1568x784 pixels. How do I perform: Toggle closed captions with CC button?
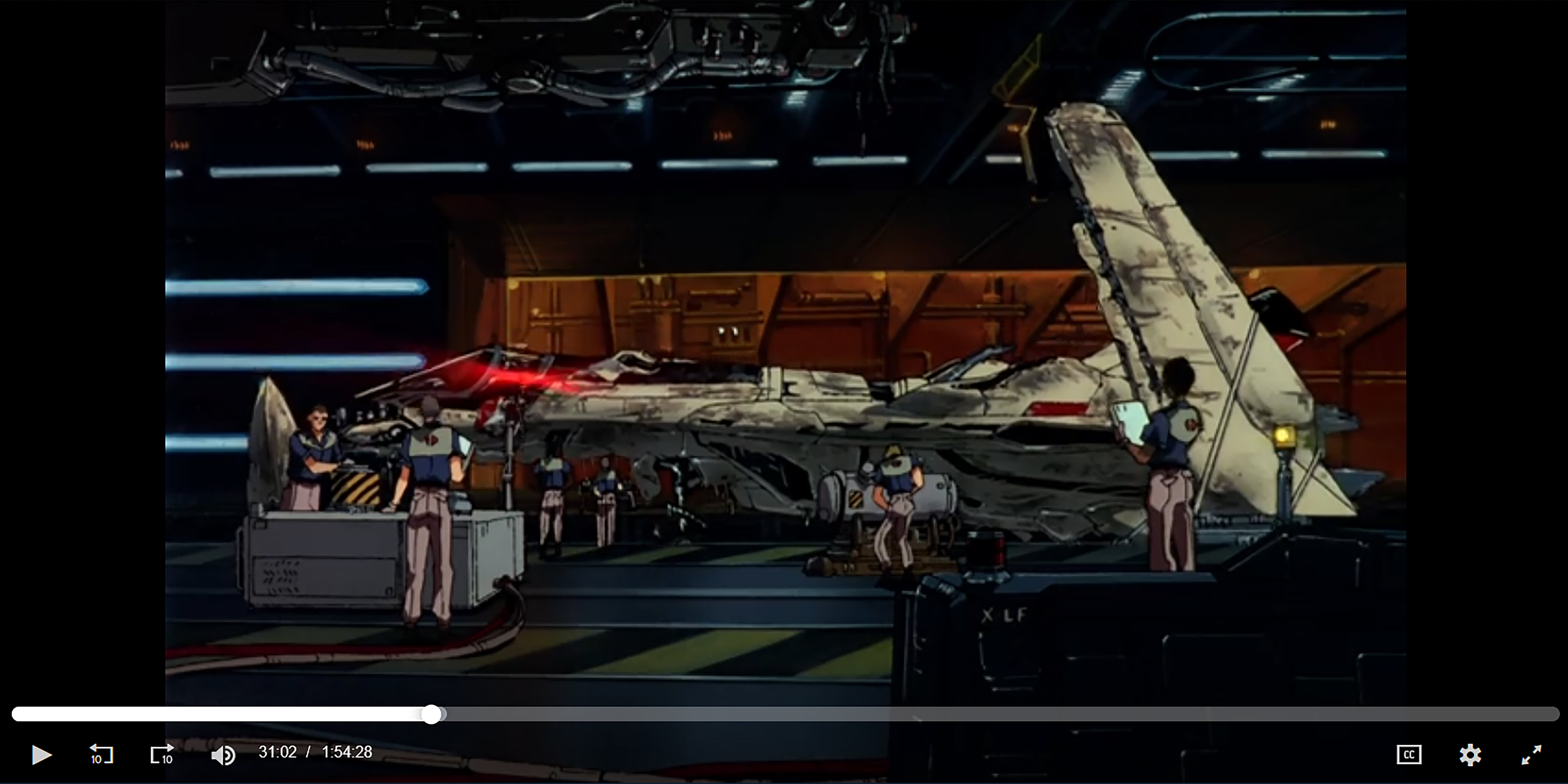click(x=1408, y=755)
